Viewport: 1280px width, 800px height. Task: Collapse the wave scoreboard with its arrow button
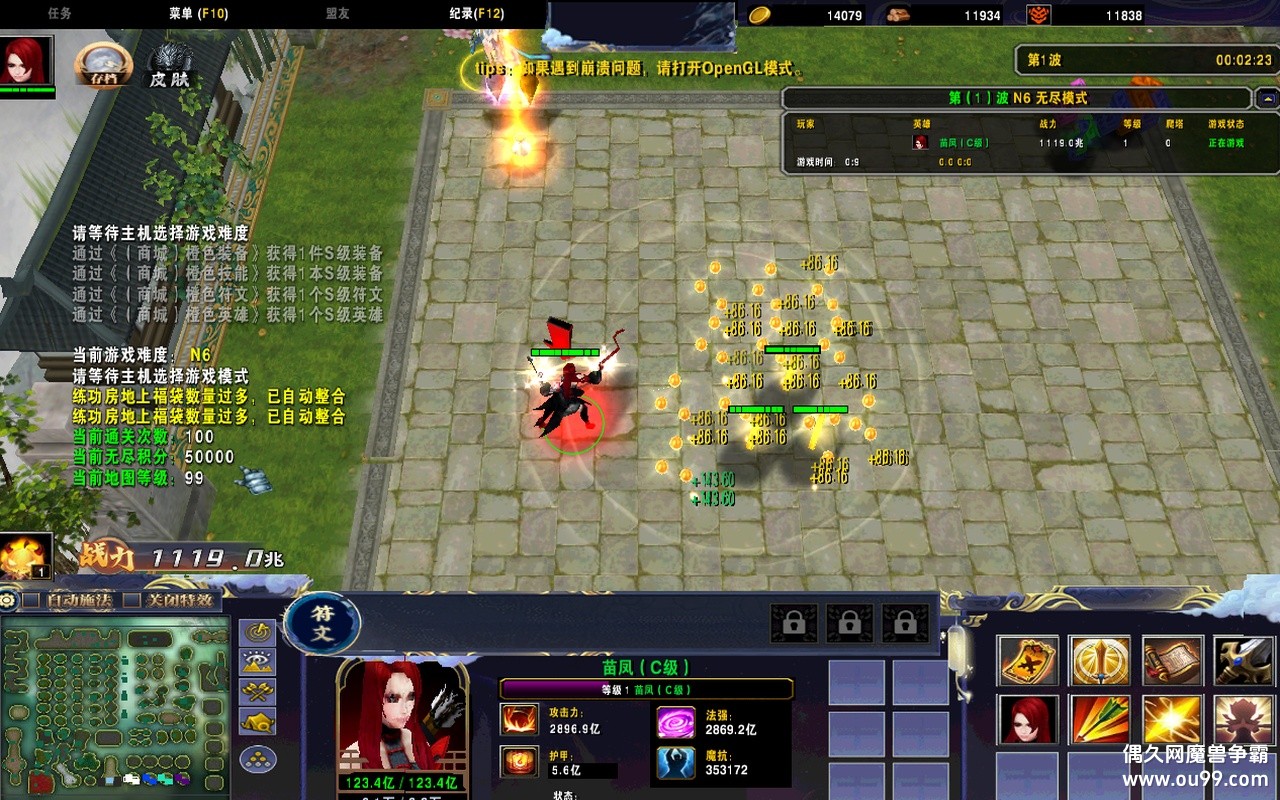tap(1267, 99)
